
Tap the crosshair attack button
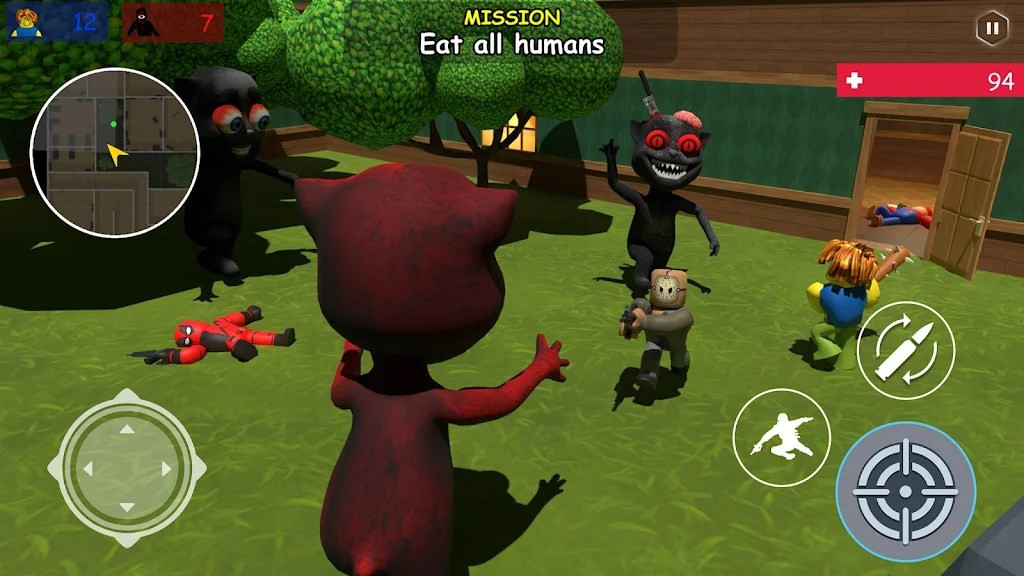point(906,492)
